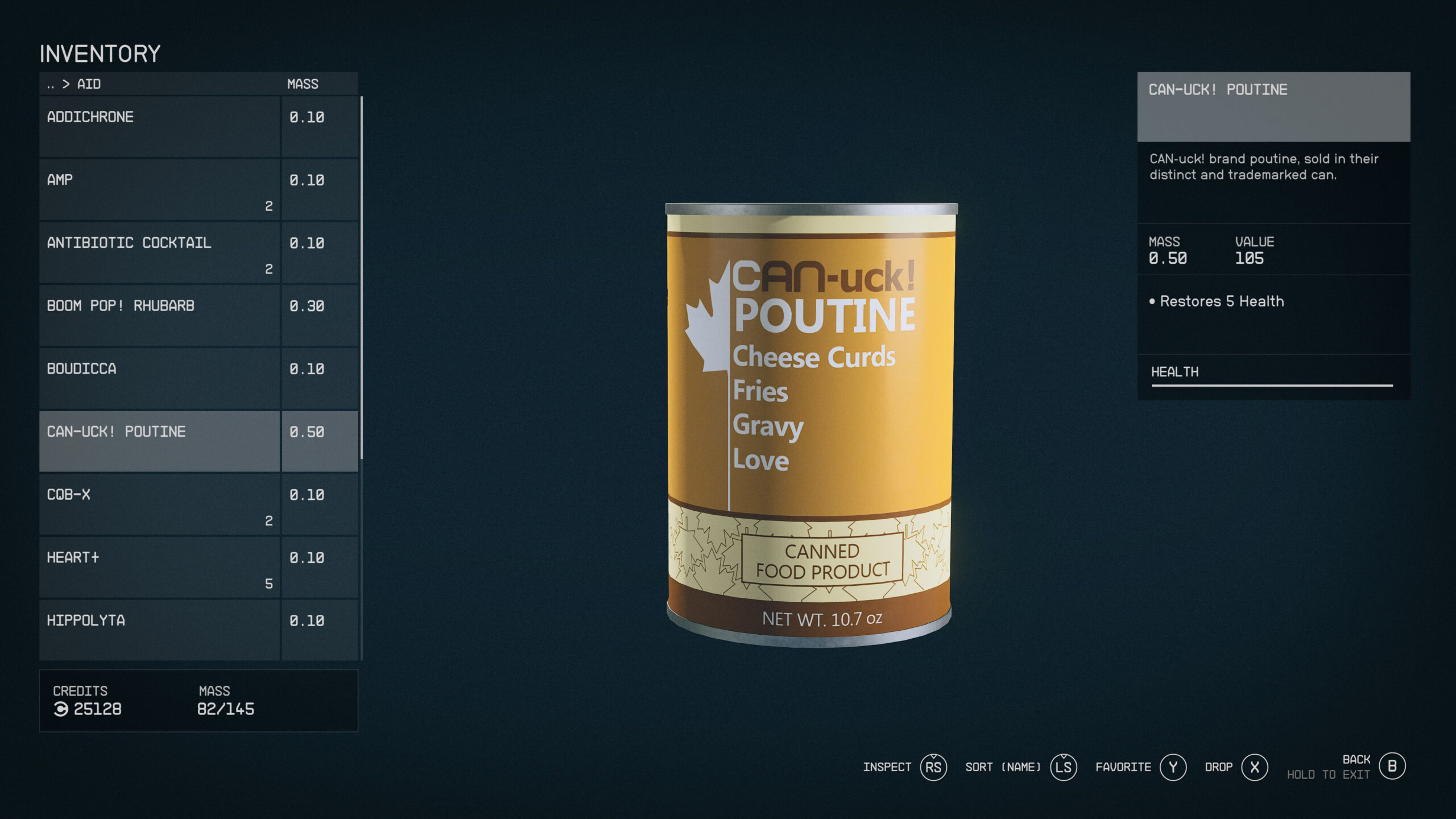The height and width of the screenshot is (819, 1456).
Task: Click the Drop X button icon
Action: [x=1254, y=767]
